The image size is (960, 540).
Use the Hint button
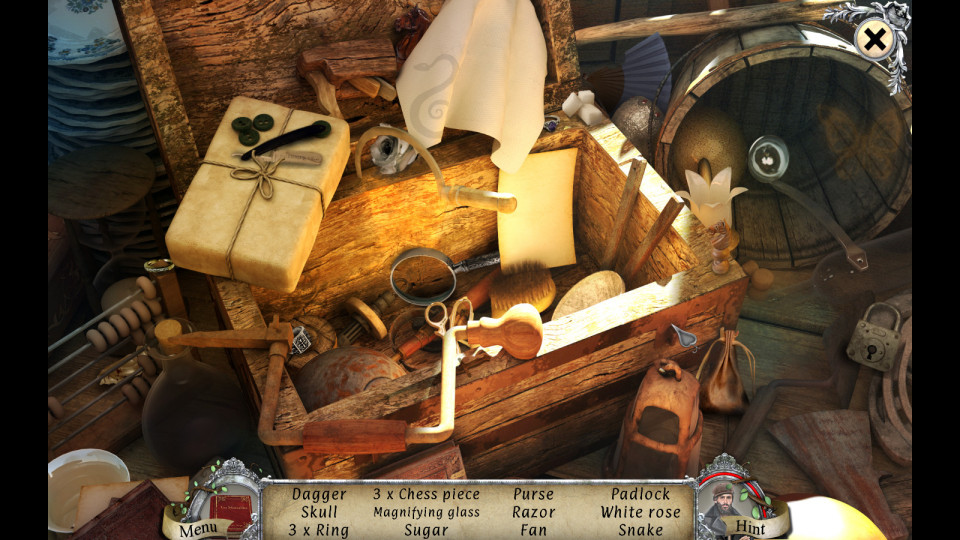749,527
